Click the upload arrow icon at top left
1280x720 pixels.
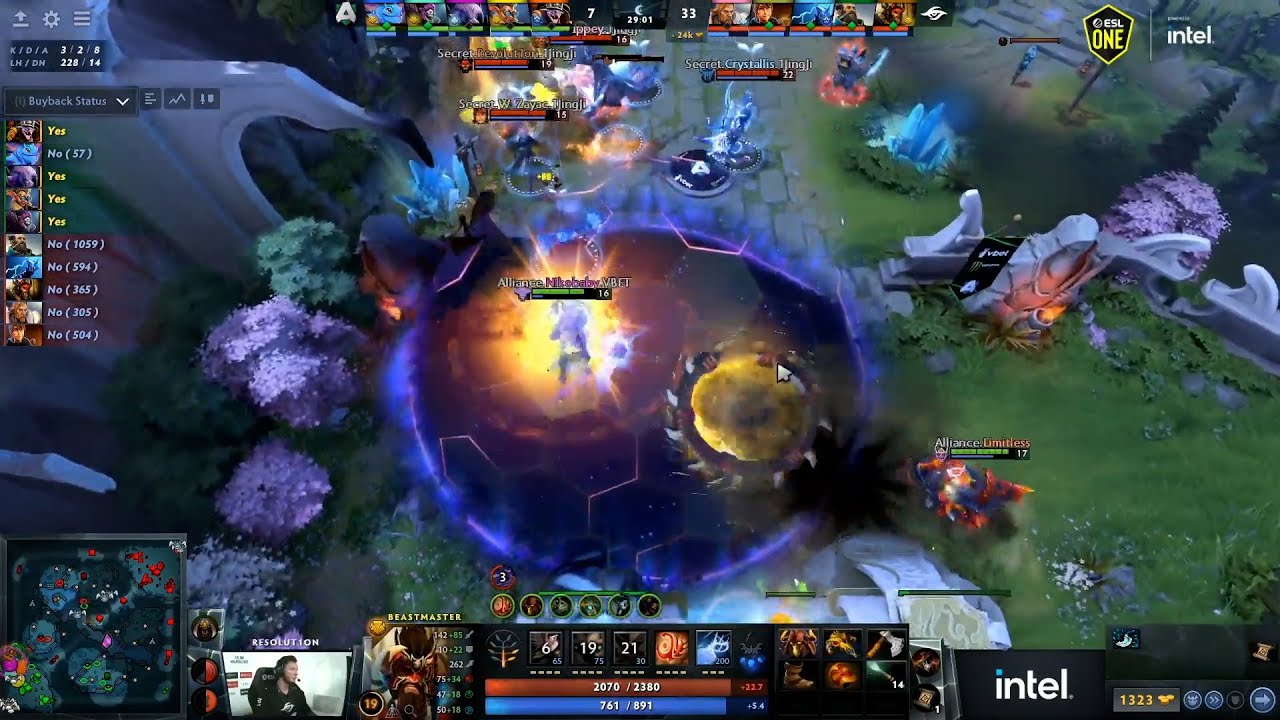pyautogui.click(x=20, y=19)
